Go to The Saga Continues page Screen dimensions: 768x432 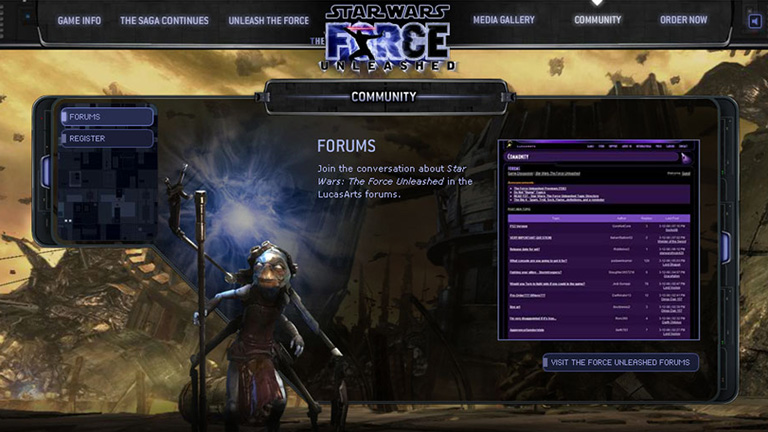[x=164, y=20]
